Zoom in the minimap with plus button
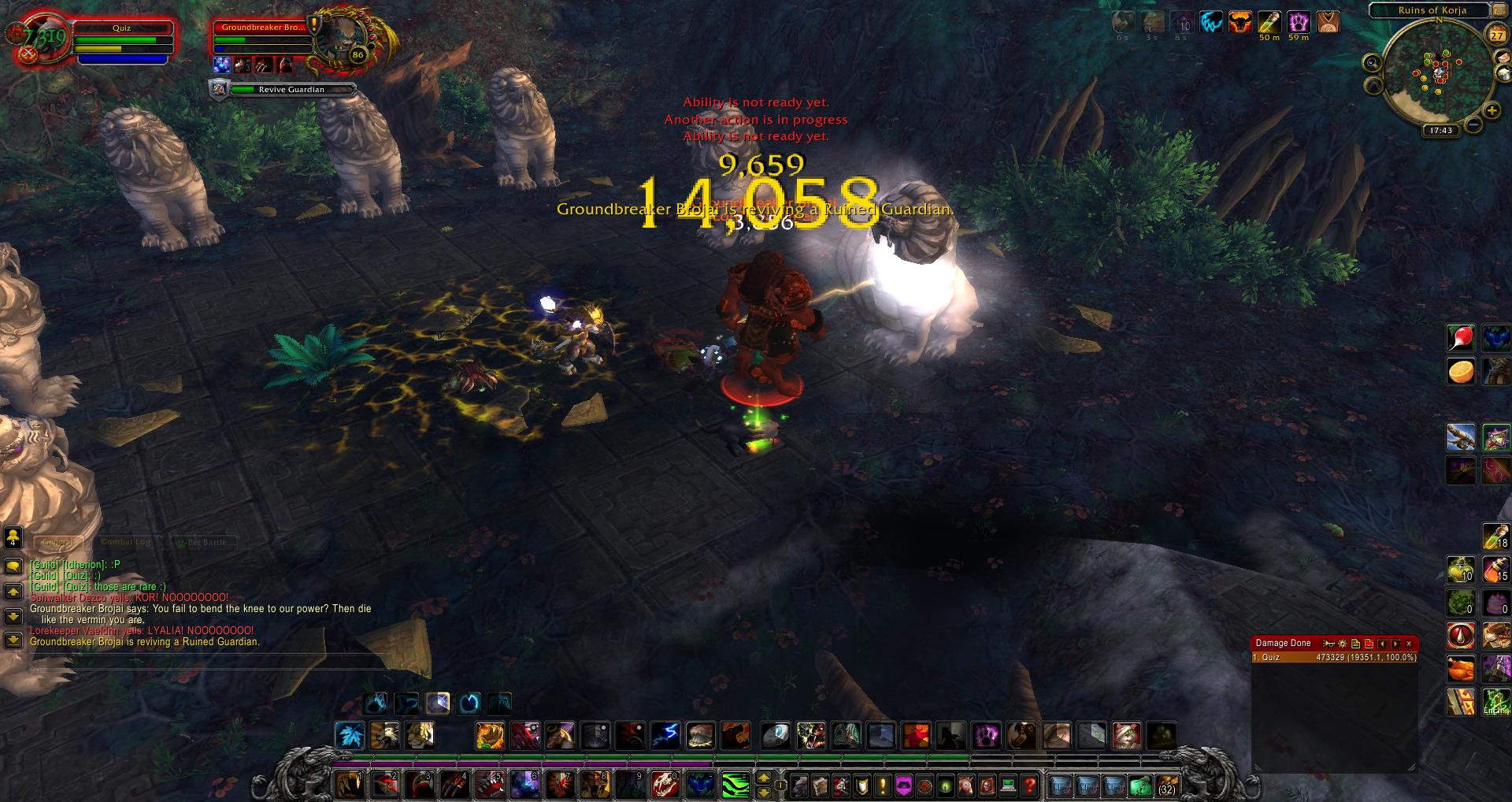Image resolution: width=1512 pixels, height=802 pixels. coord(1492,111)
